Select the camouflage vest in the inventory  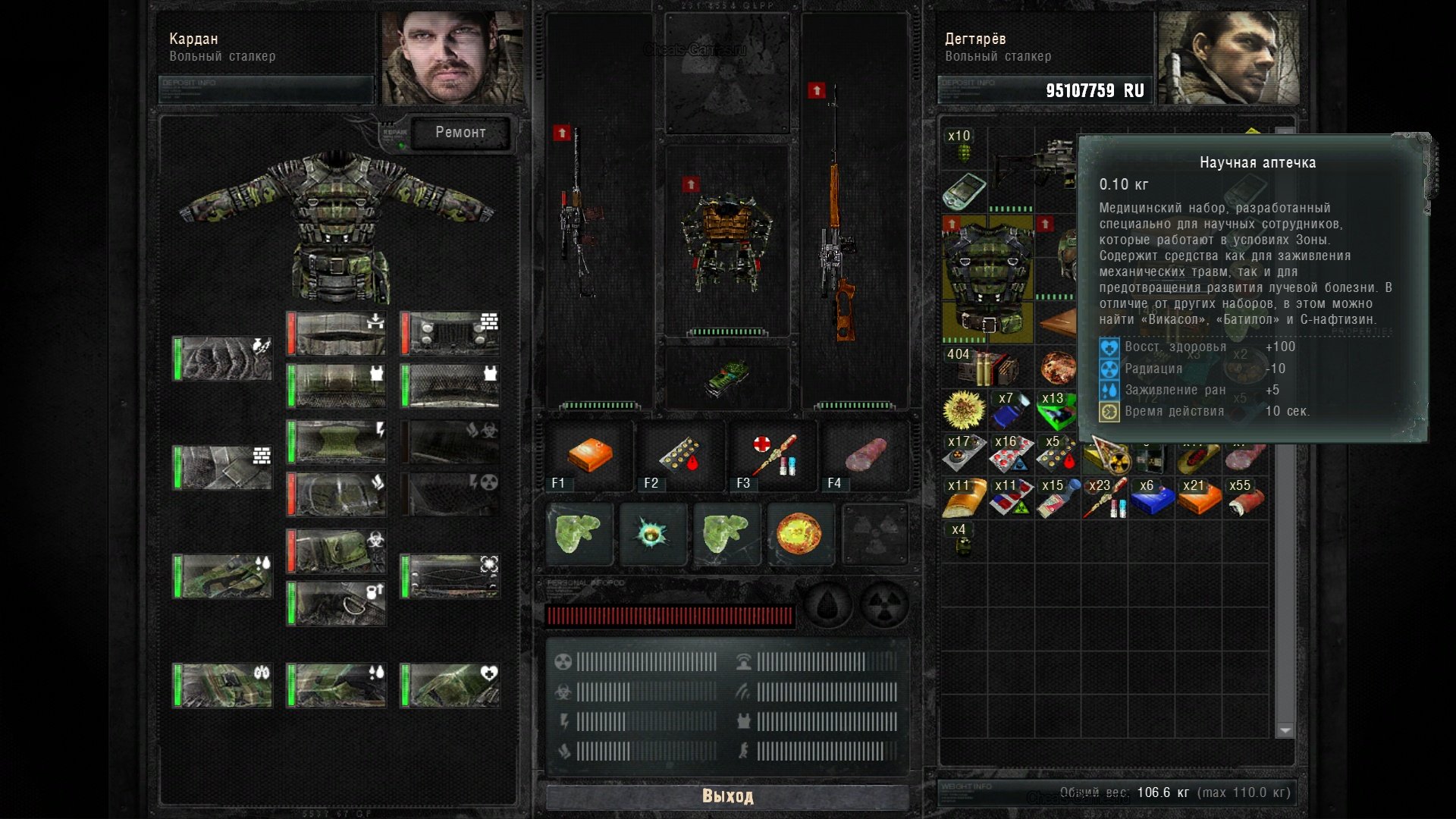[x=987, y=279]
